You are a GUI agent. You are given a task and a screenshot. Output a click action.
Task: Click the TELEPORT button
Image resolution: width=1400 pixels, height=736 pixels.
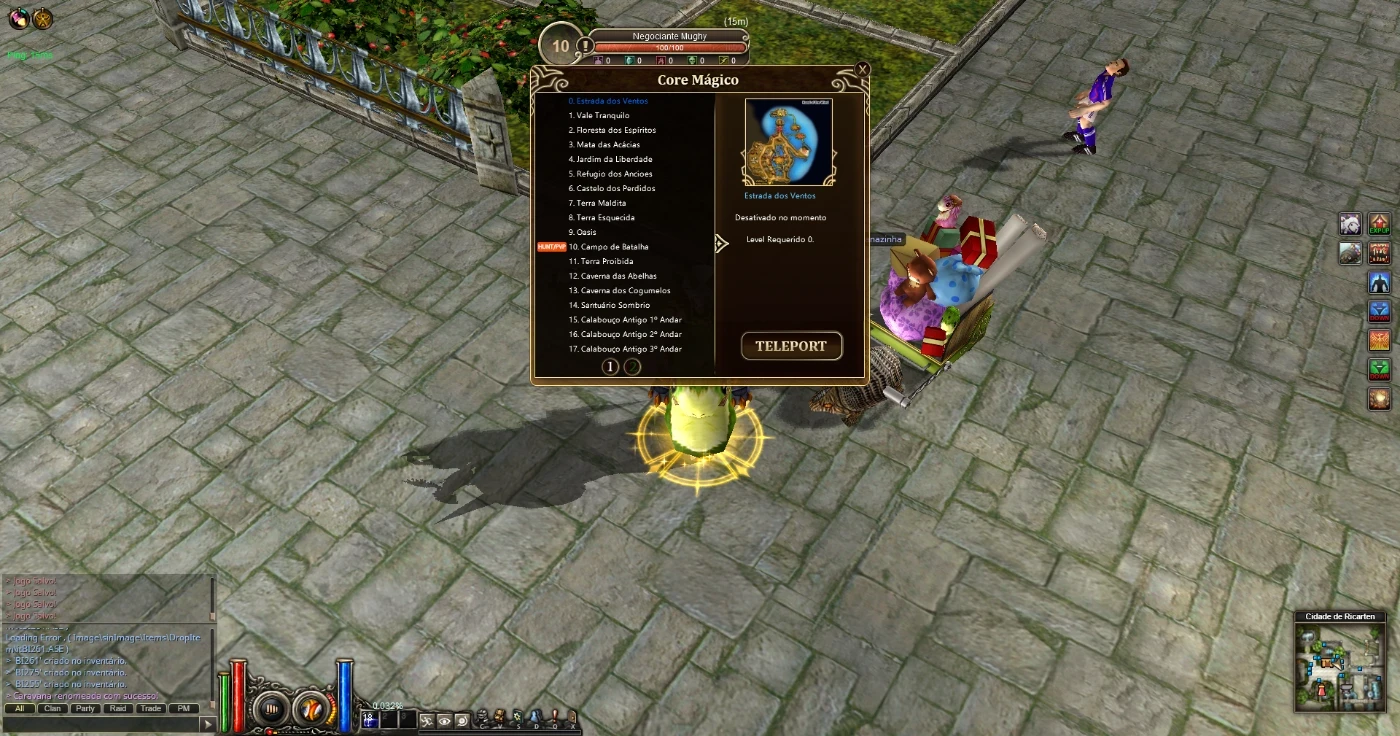(x=791, y=346)
